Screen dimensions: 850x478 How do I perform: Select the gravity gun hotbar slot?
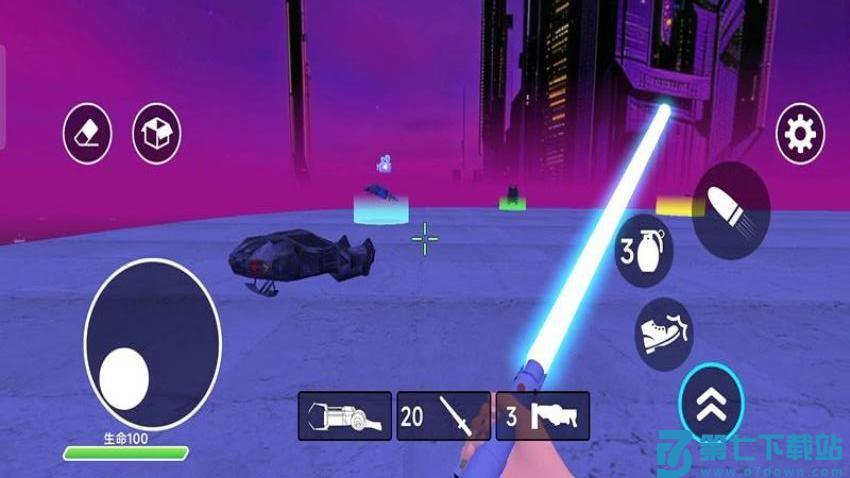[344, 415]
